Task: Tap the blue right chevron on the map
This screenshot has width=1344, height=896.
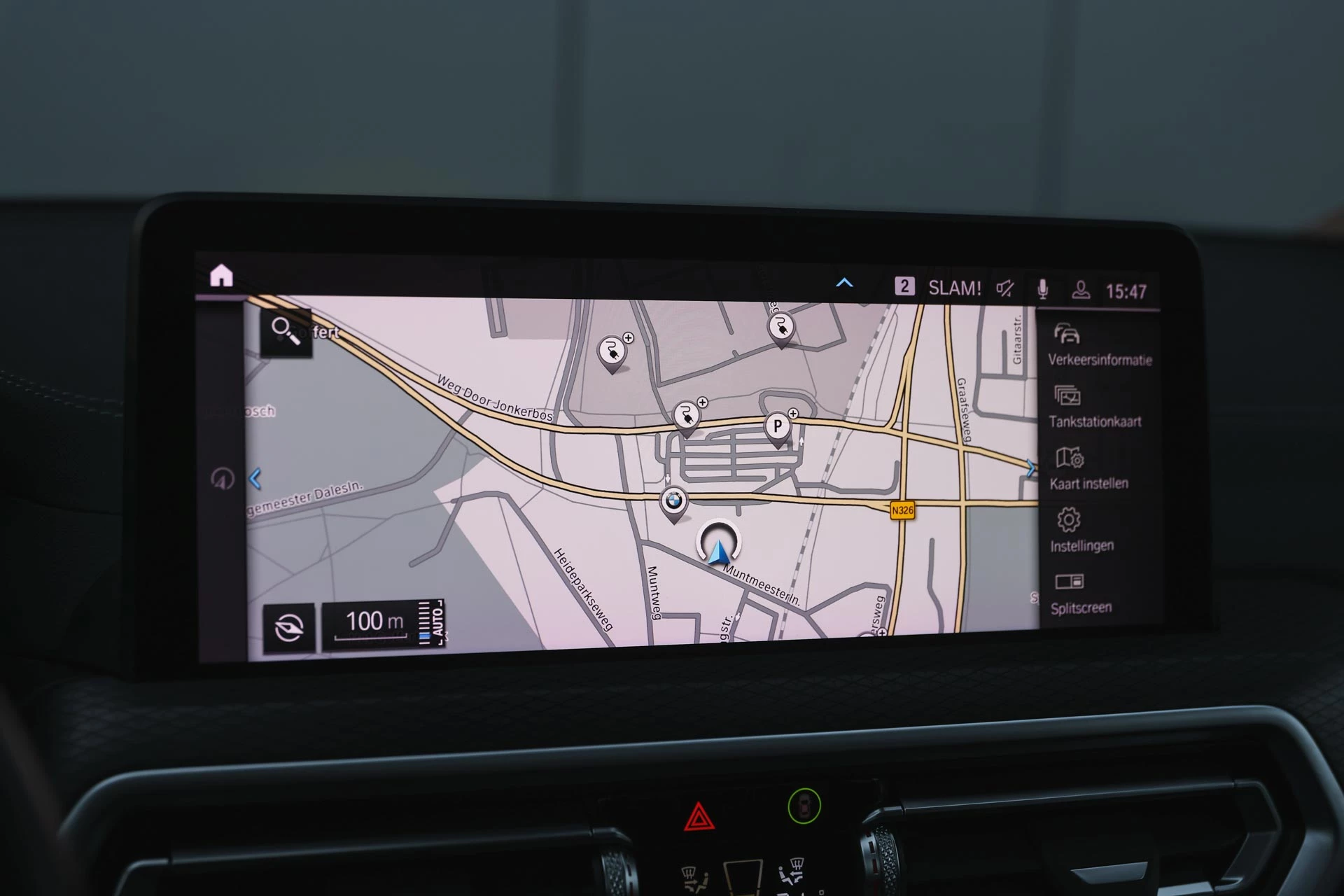Action: [x=1030, y=470]
